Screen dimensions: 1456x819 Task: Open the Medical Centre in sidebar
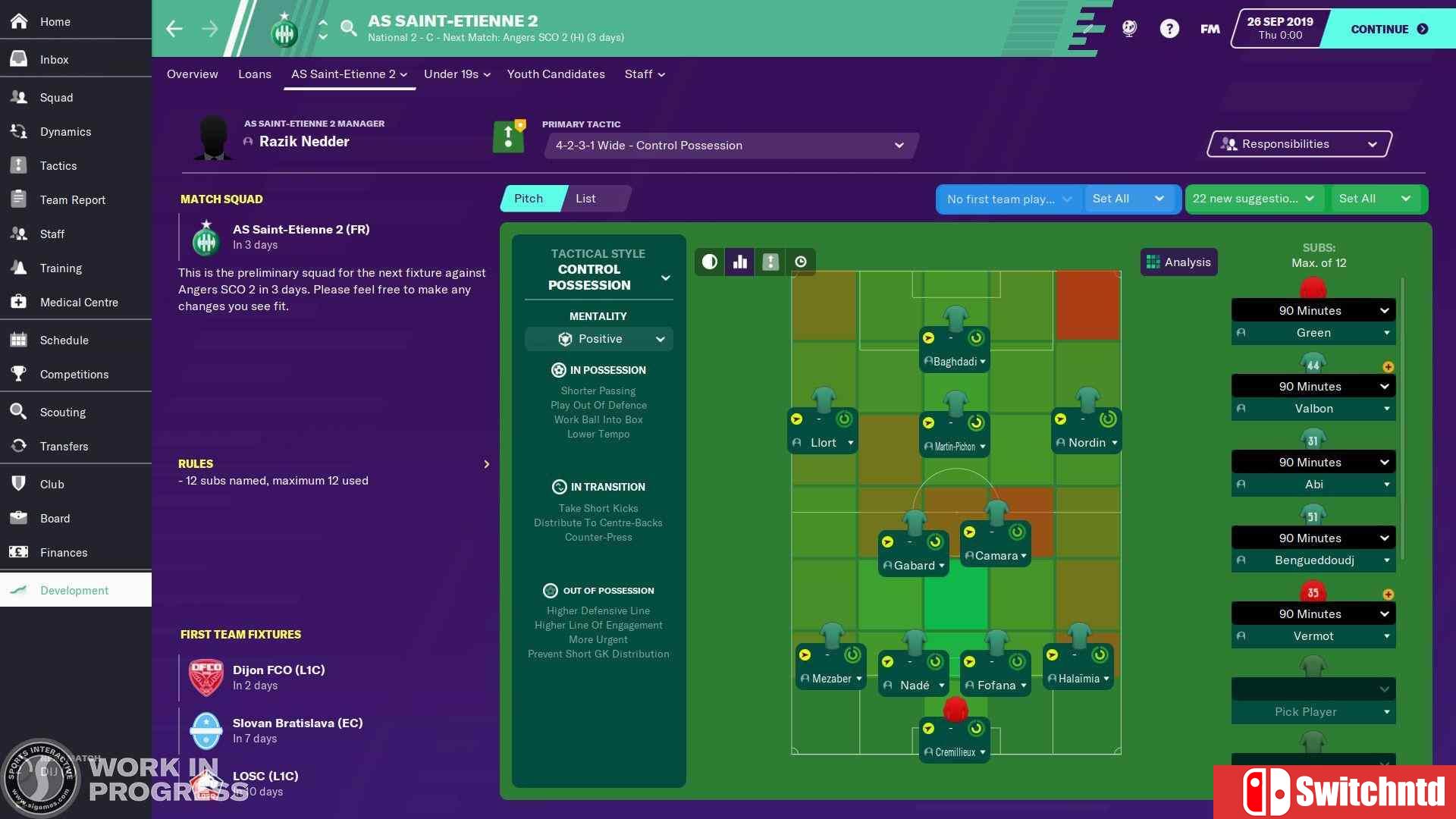coord(79,302)
